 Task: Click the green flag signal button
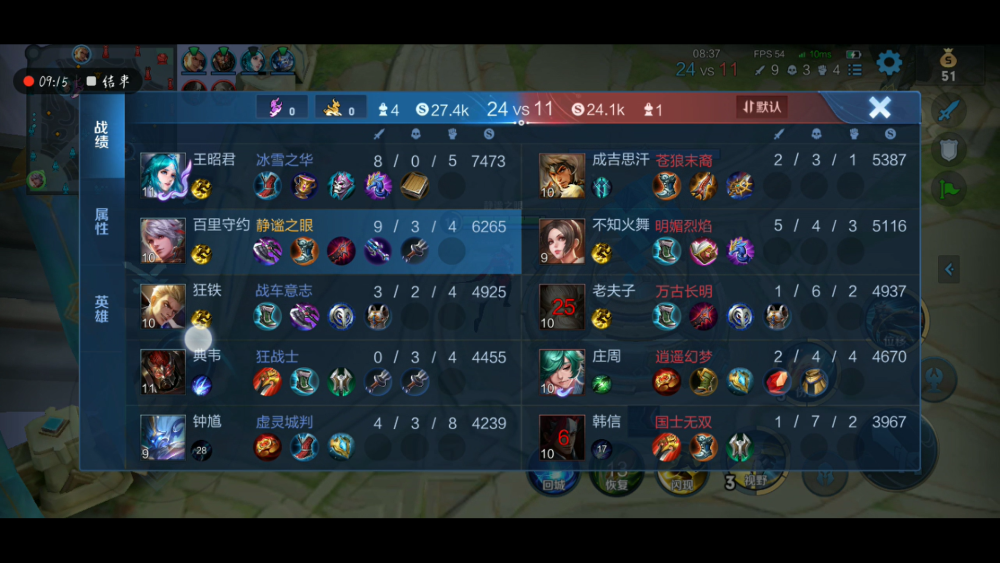pyautogui.click(x=948, y=187)
